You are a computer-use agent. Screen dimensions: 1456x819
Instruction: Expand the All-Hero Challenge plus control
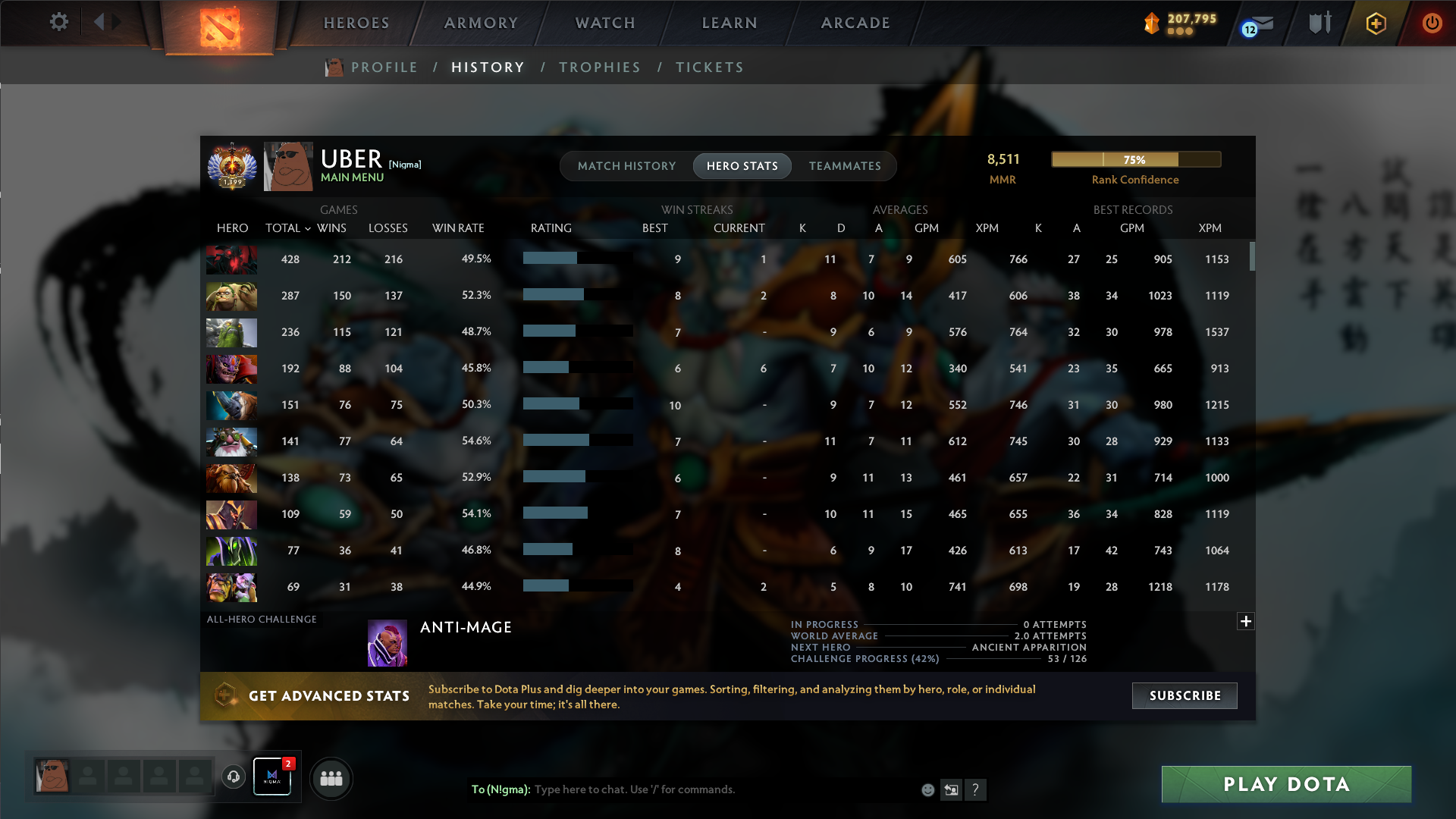pos(1245,621)
